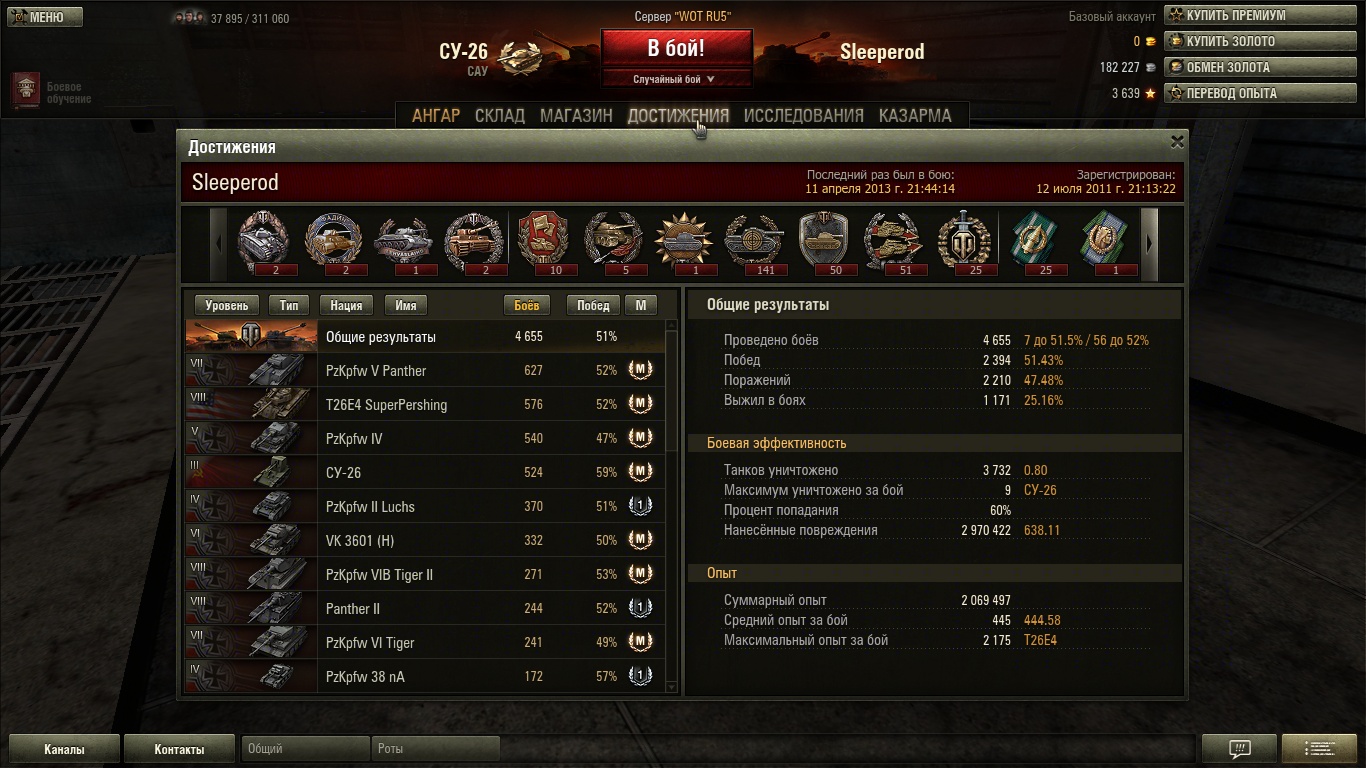Sort tank list by Нация
Image resolution: width=1366 pixels, height=768 pixels.
pyautogui.click(x=346, y=306)
